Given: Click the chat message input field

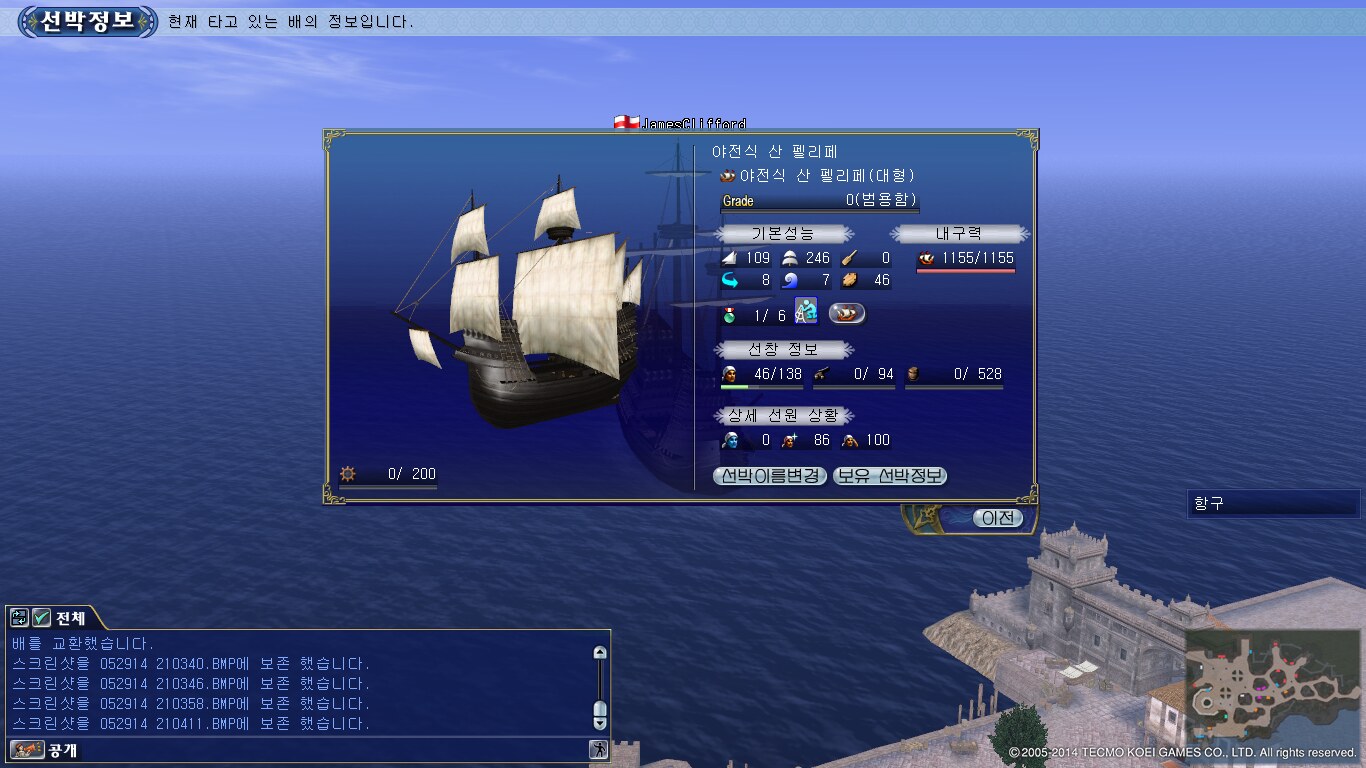Looking at the screenshot, I should [x=330, y=749].
